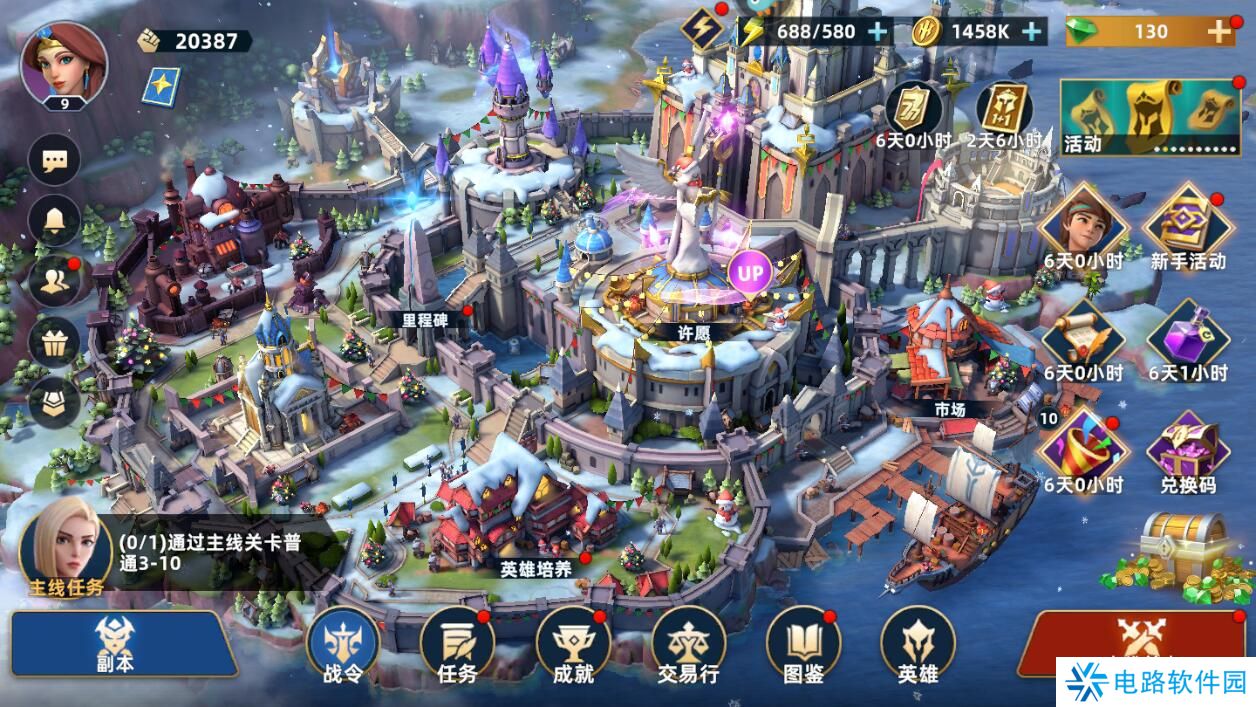Viewport: 1256px width, 707px height.
Task: Buy green gems with the plus button
Action: [x=1219, y=31]
